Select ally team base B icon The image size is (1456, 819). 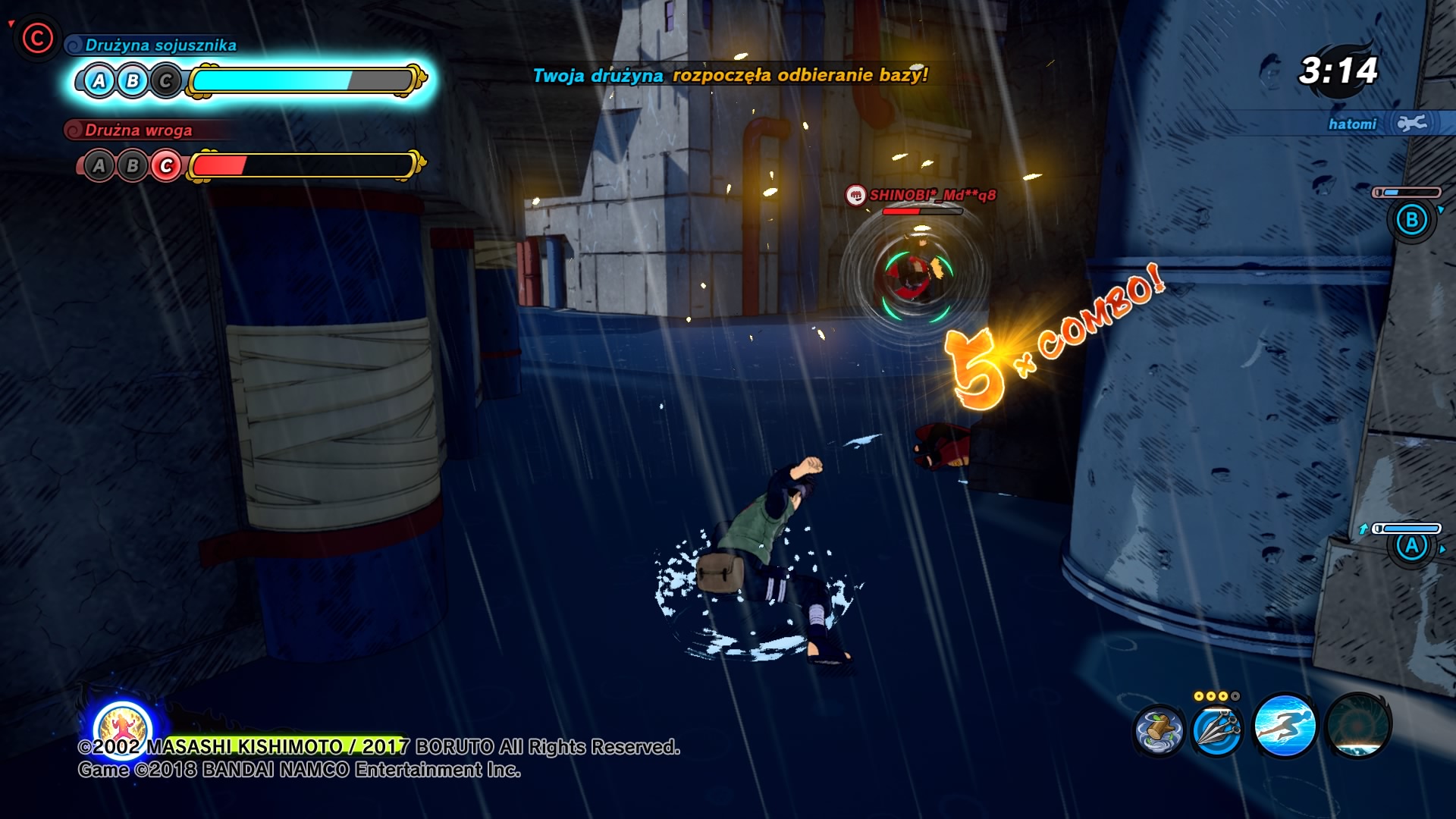pos(133,81)
